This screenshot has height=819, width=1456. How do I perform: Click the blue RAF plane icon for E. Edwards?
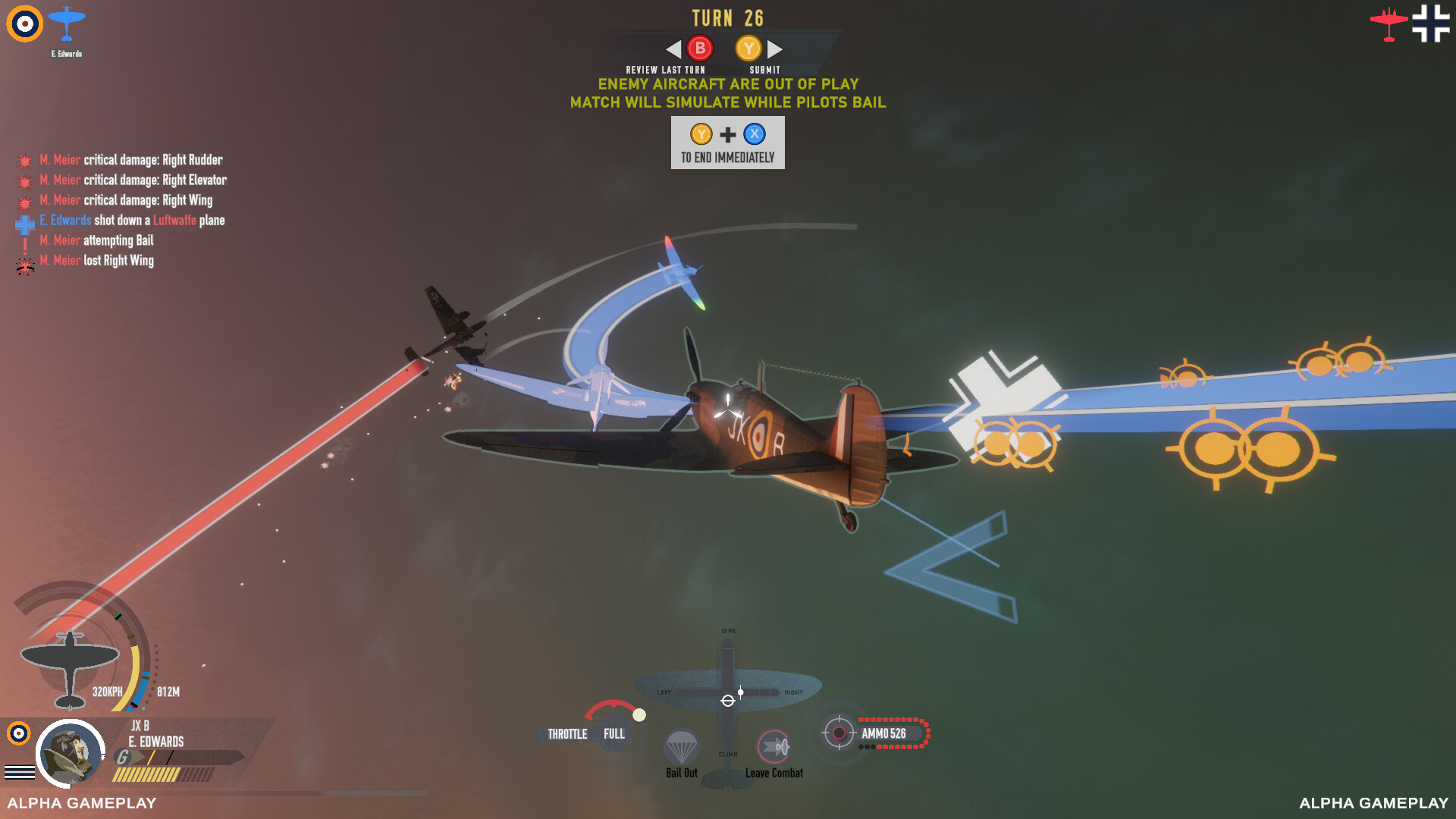[x=67, y=23]
